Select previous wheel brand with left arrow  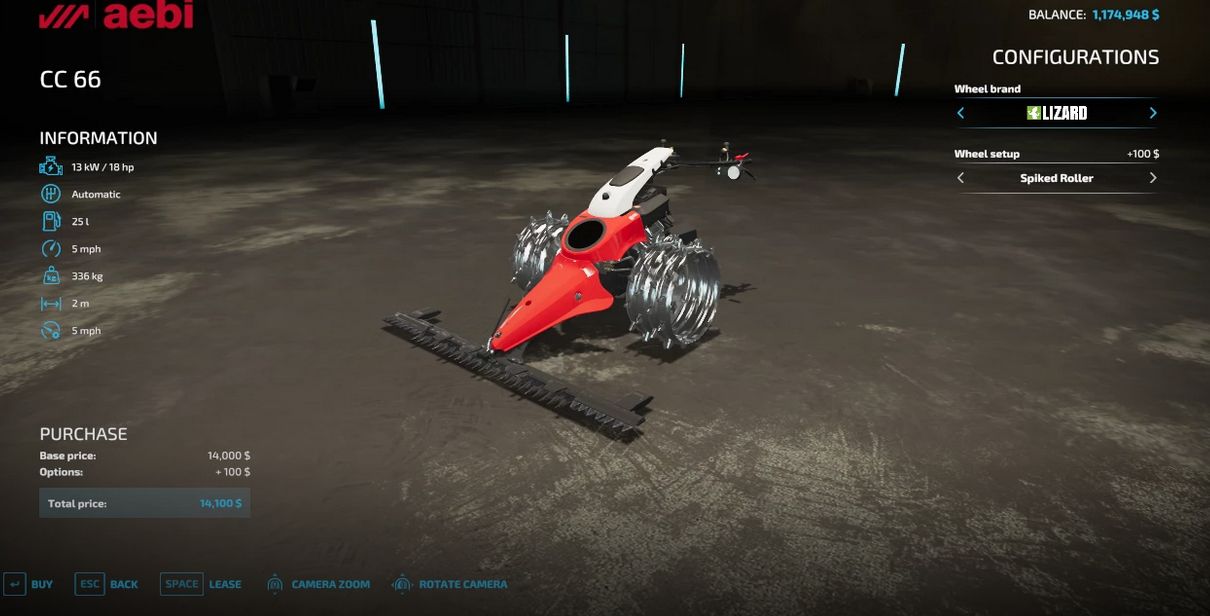click(961, 113)
